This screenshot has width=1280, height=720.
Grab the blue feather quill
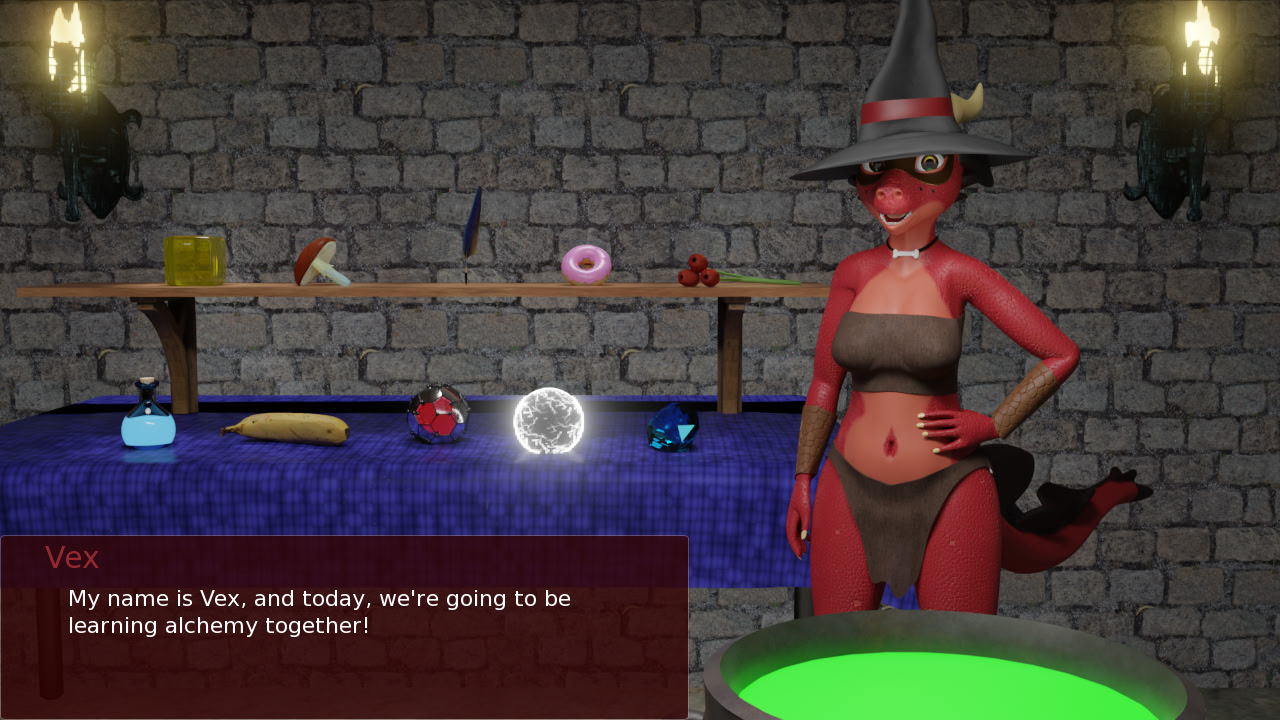[x=472, y=230]
